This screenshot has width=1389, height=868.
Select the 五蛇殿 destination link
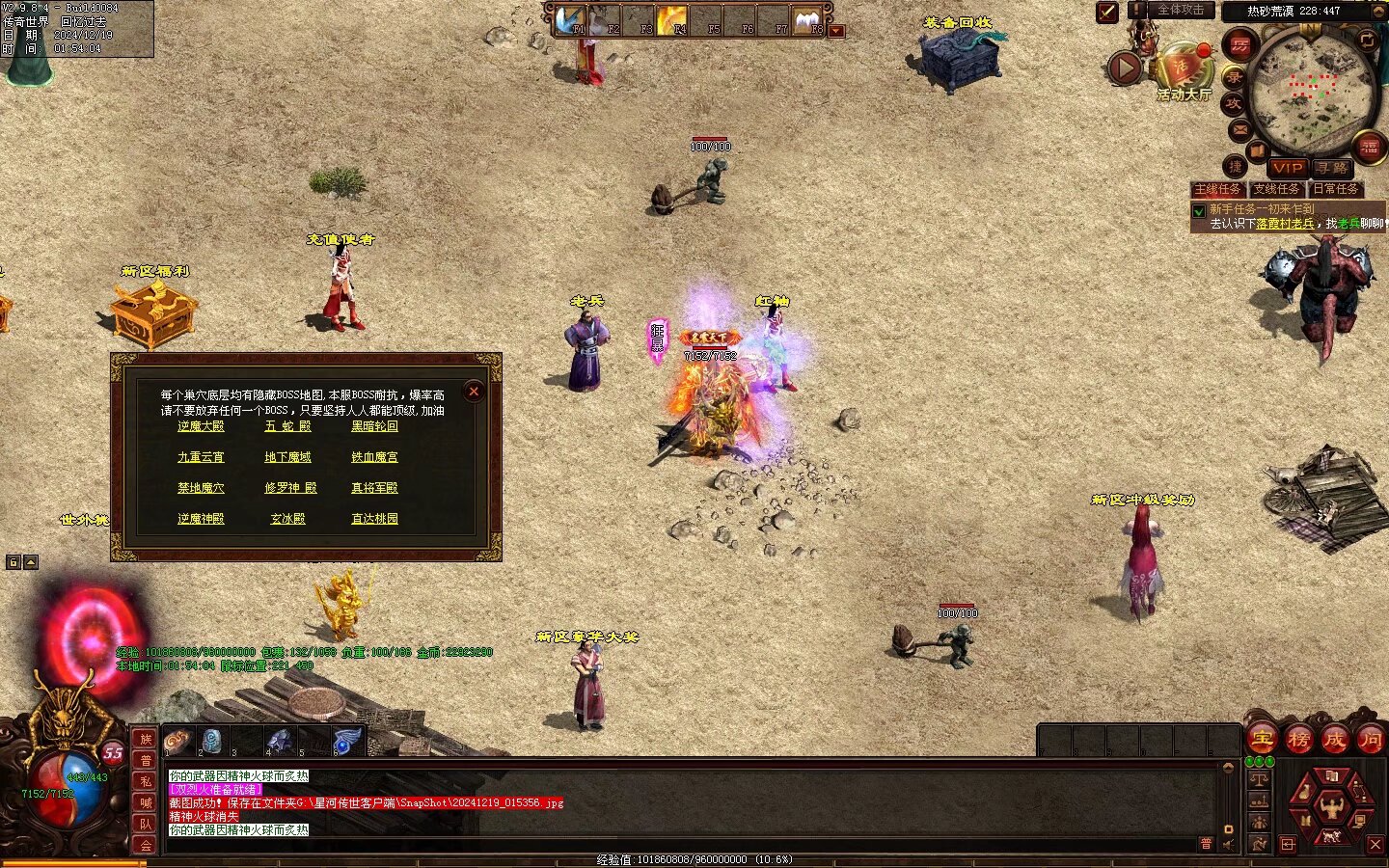coord(287,426)
